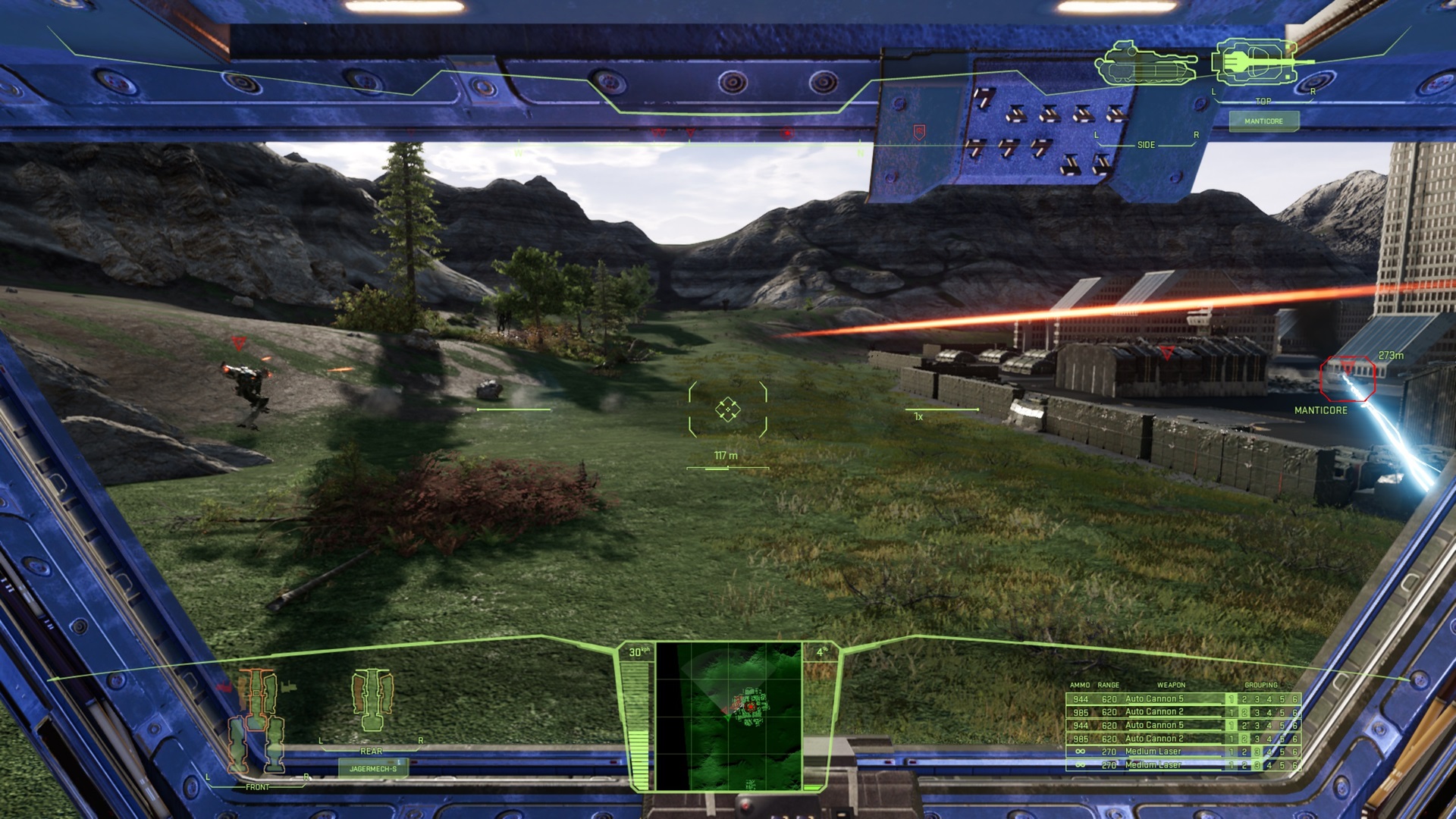Click the throttle gauge beside the radar
Image resolution: width=1456 pixels, height=819 pixels.
click(x=636, y=722)
